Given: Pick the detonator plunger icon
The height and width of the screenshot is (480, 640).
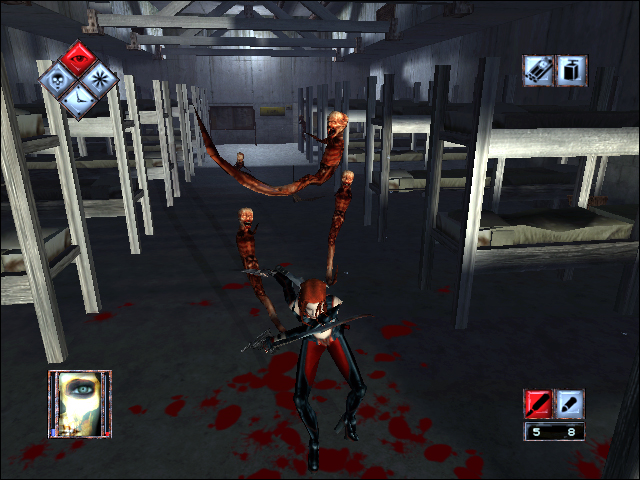Looking at the screenshot, I should [x=572, y=70].
